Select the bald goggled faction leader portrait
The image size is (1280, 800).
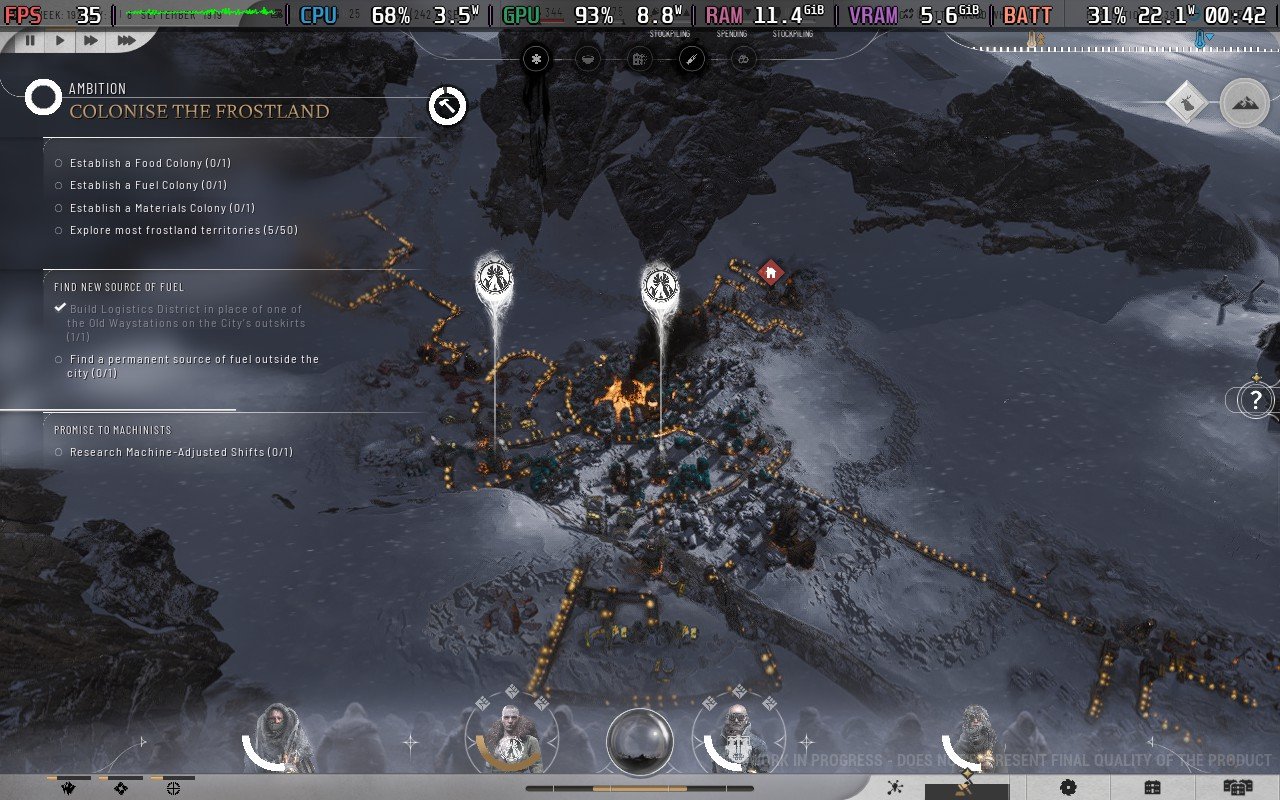[x=735, y=740]
